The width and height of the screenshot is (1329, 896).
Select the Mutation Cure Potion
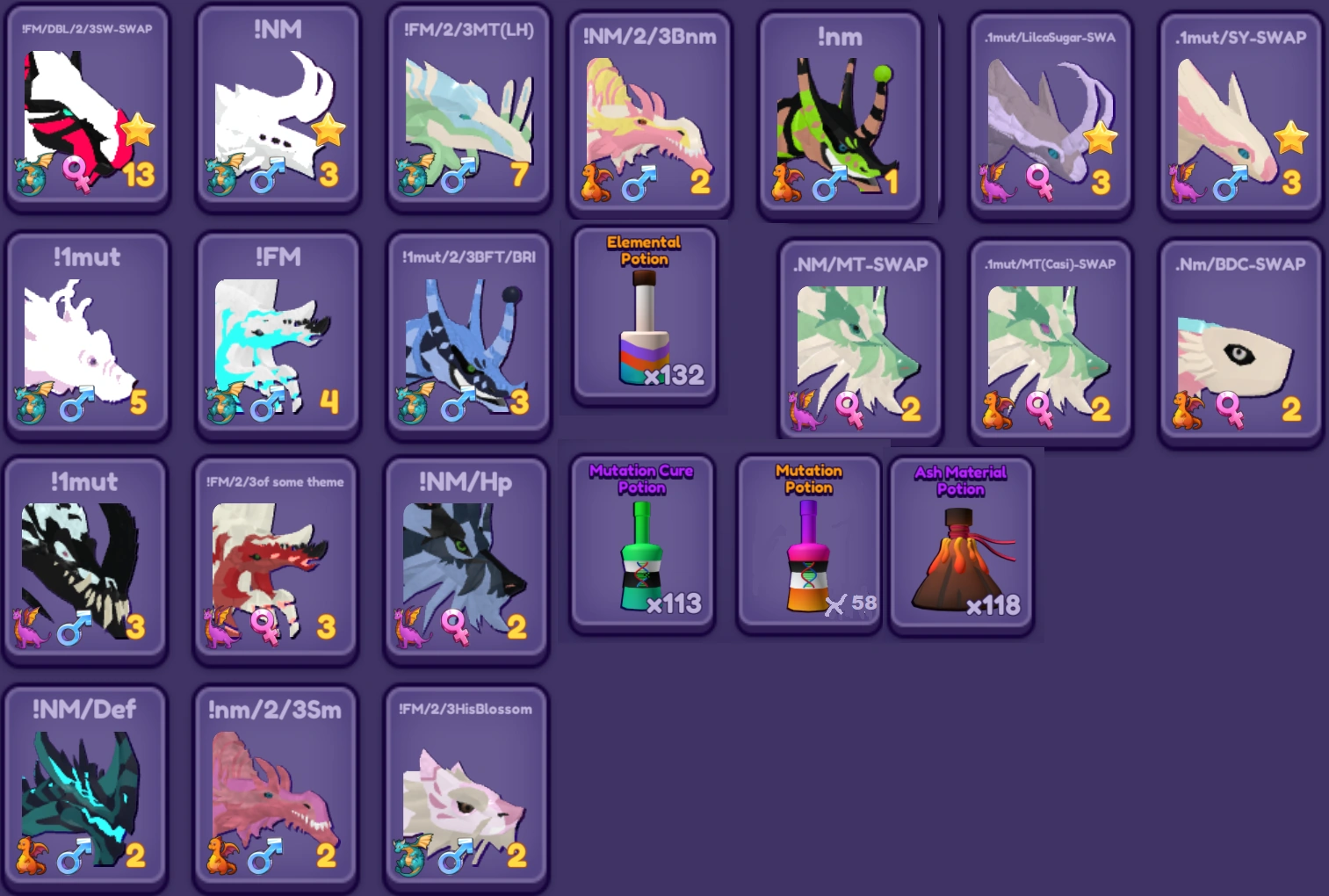[x=642, y=545]
